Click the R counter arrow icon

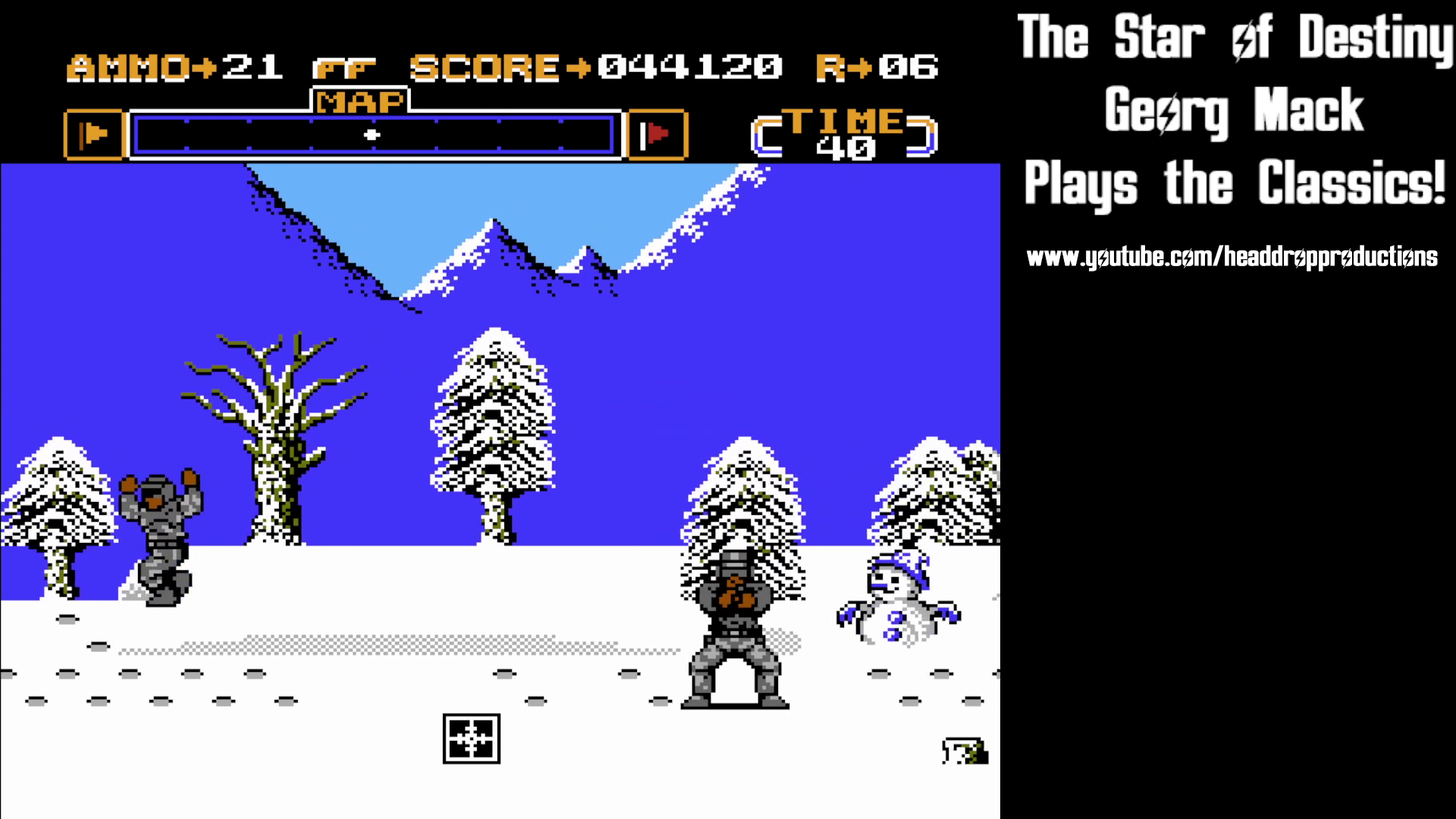click(861, 67)
